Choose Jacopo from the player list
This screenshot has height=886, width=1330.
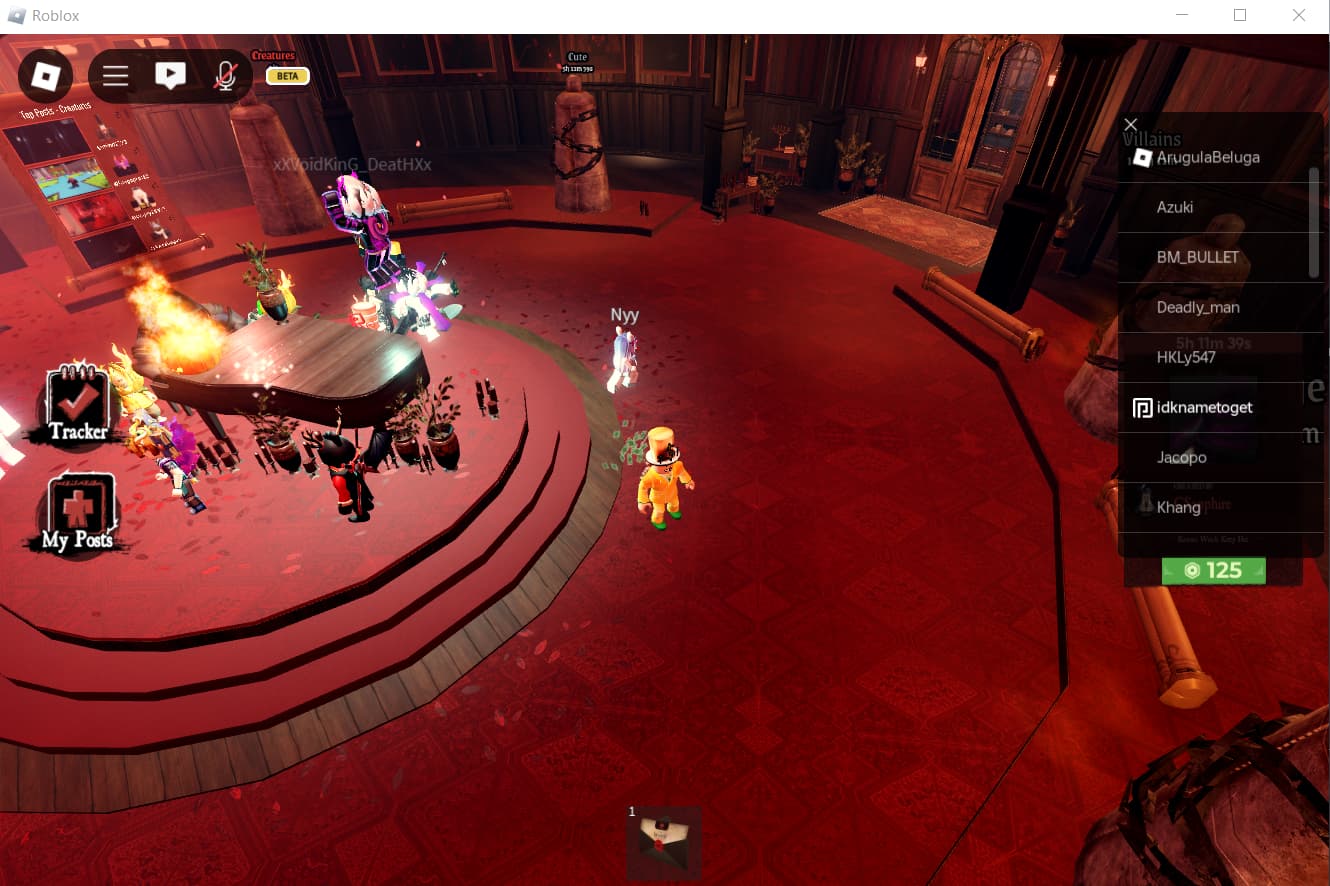tap(1181, 458)
